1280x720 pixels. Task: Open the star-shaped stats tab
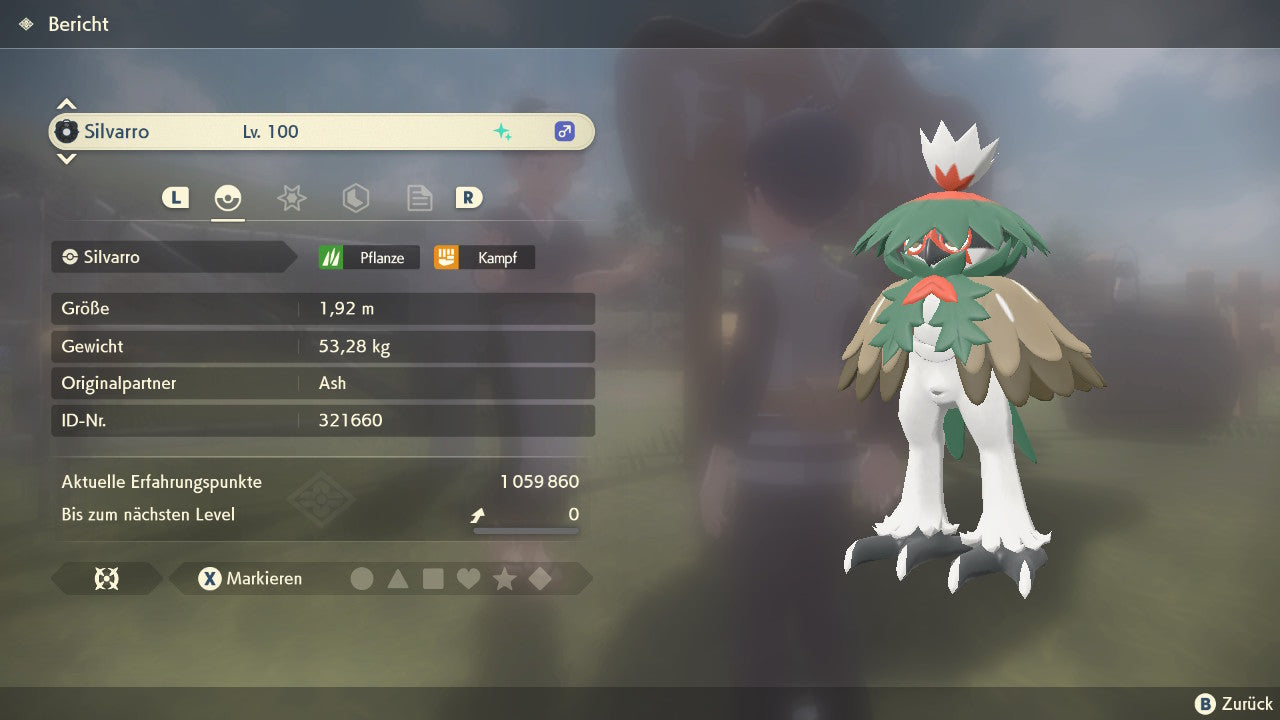[x=291, y=198]
